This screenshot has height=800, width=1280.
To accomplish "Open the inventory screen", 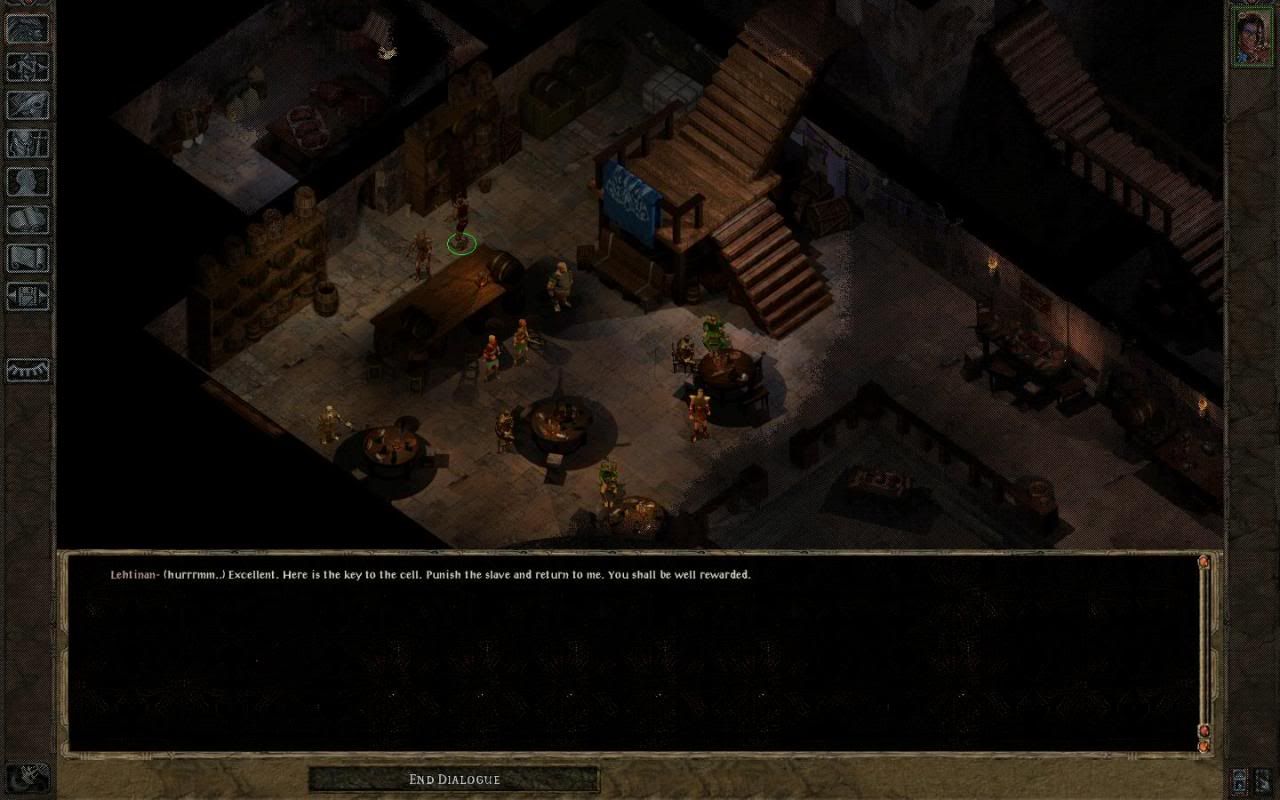I will click(27, 143).
